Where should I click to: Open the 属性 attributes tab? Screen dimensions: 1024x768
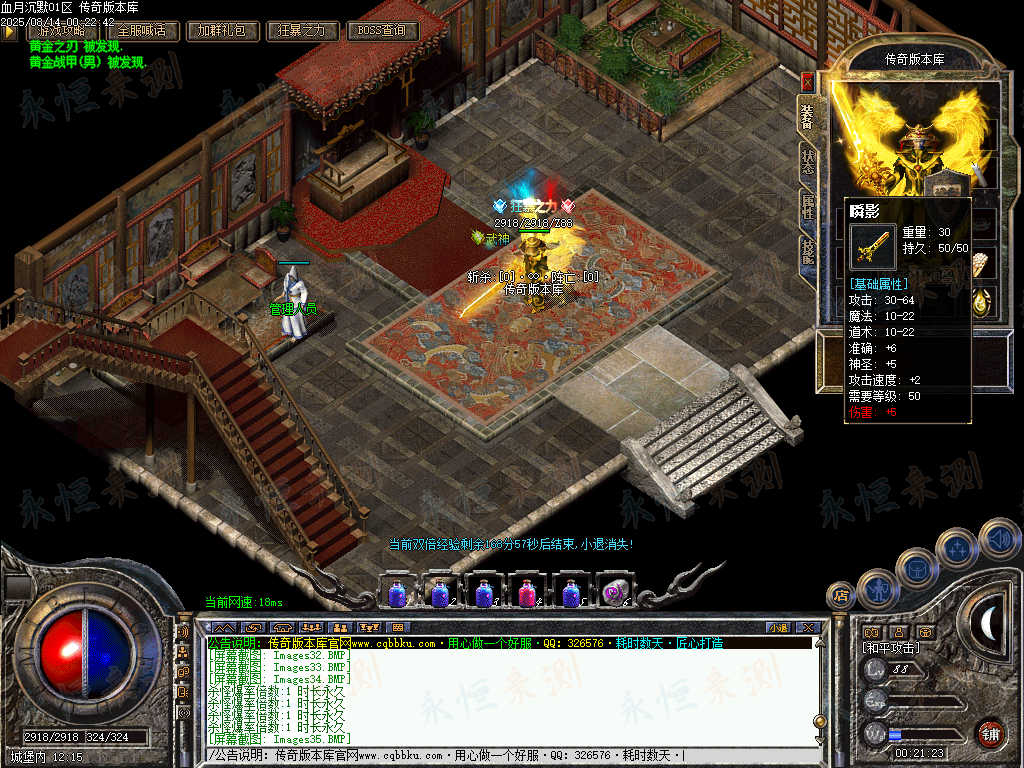click(x=807, y=207)
